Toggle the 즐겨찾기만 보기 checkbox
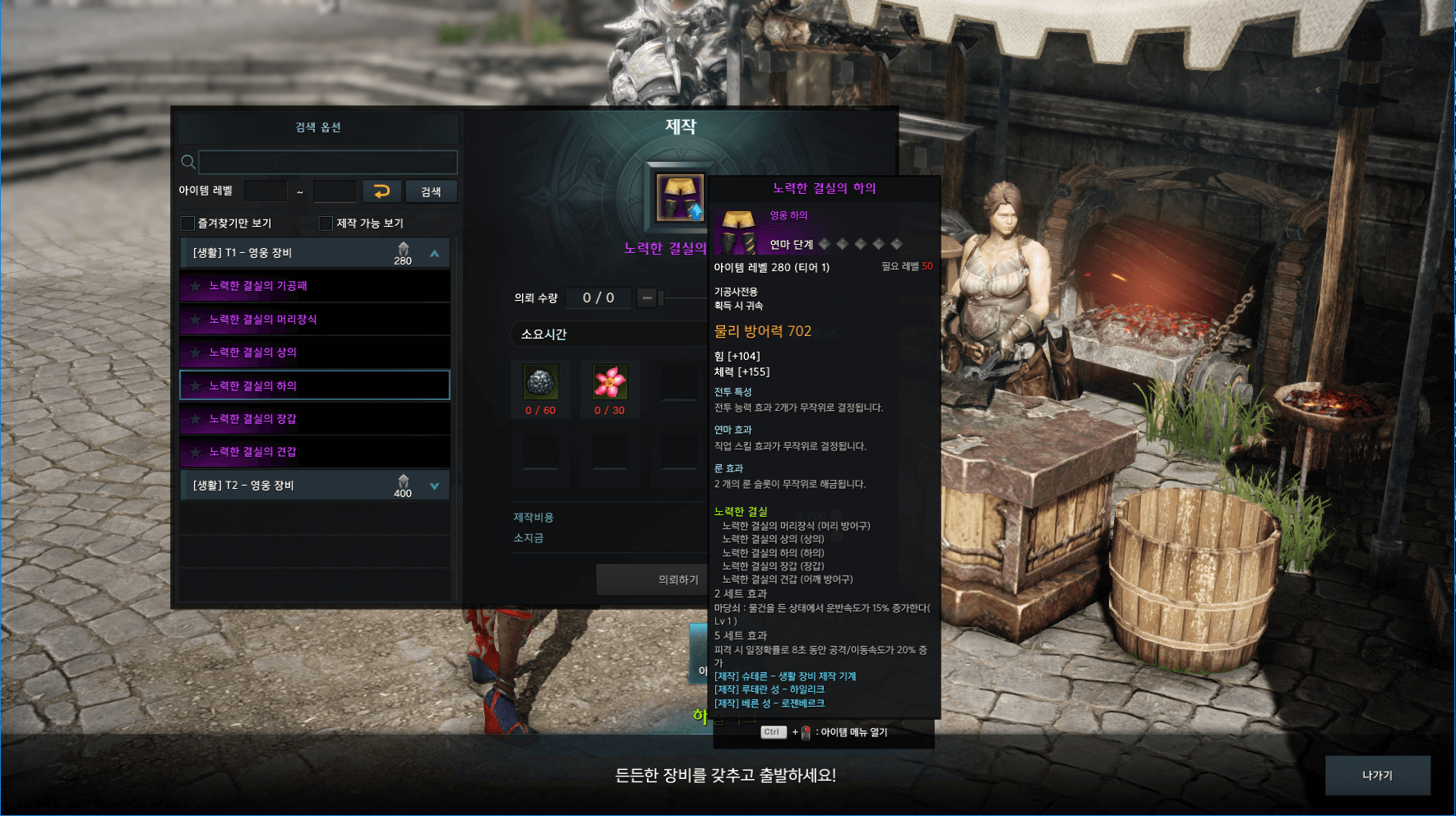This screenshot has width=1456, height=816. click(188, 224)
